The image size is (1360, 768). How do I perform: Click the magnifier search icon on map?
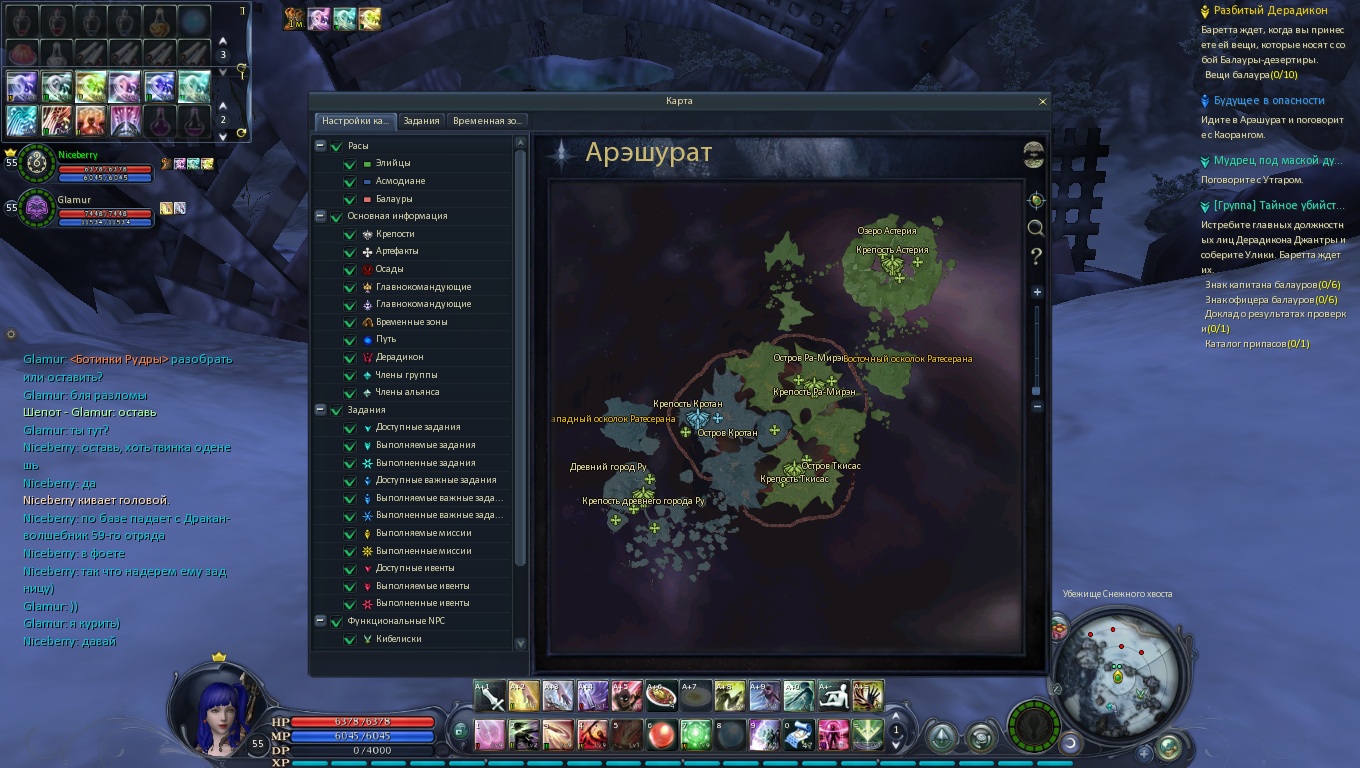point(1036,228)
